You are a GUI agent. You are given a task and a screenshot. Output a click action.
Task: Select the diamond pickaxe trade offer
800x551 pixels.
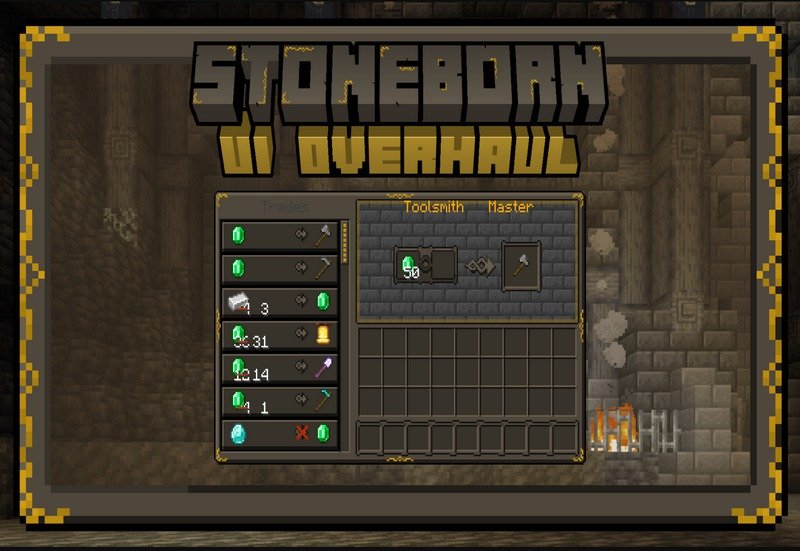pos(280,401)
